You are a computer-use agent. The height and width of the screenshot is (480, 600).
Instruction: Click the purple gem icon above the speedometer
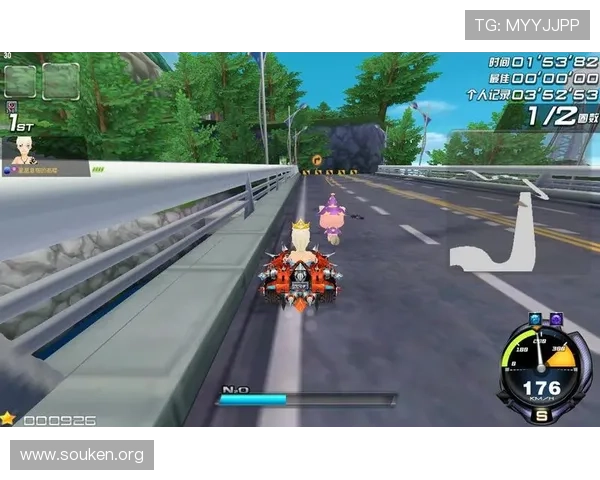tap(557, 320)
